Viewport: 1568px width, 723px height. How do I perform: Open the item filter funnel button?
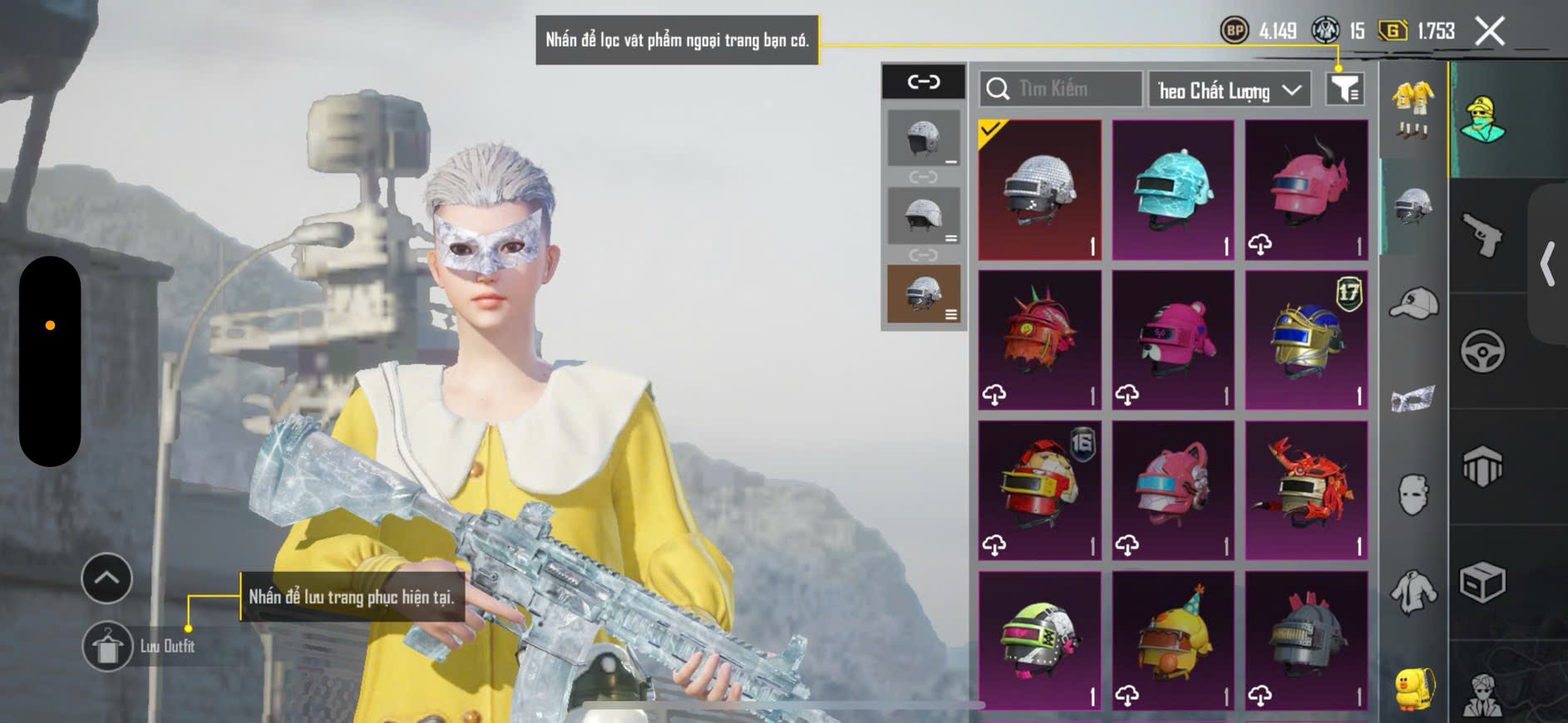(1344, 88)
